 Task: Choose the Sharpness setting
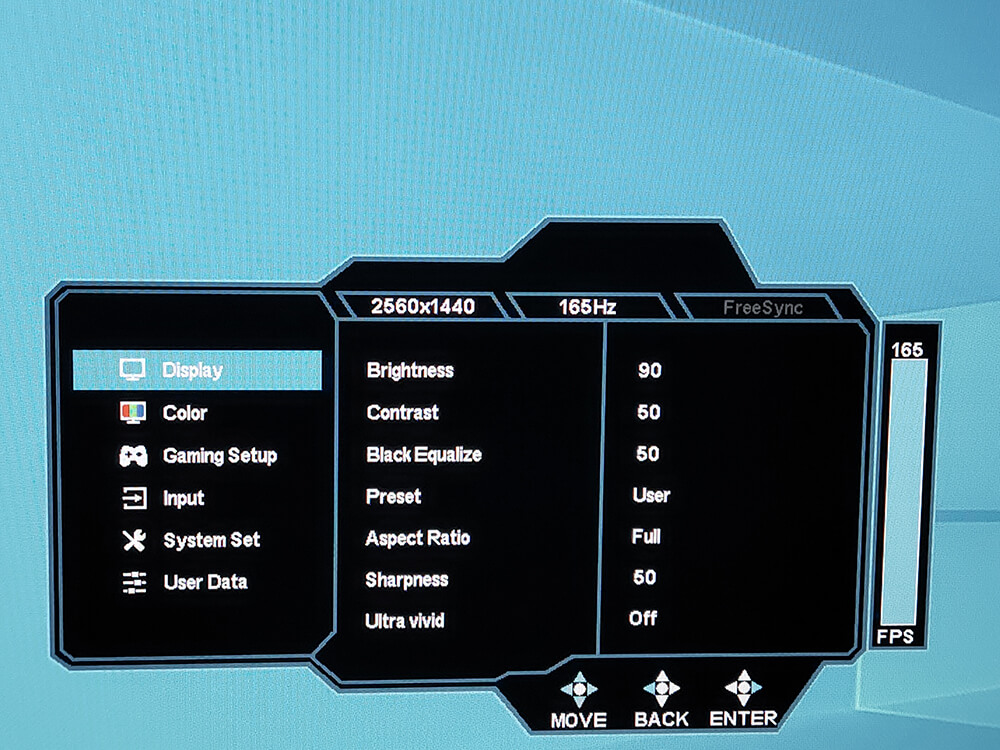[407, 580]
